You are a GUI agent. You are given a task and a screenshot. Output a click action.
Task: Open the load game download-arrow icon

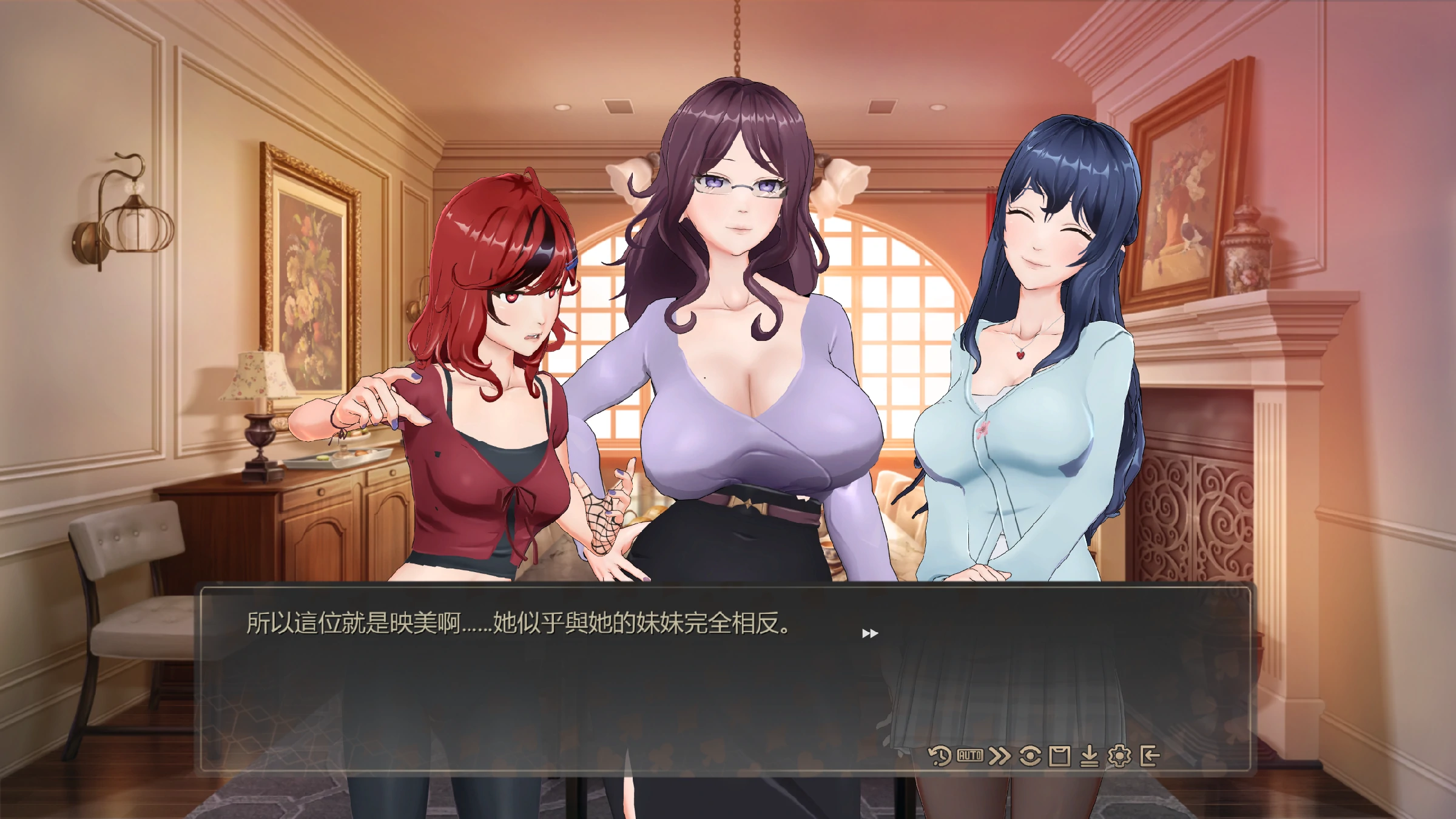[1090, 756]
